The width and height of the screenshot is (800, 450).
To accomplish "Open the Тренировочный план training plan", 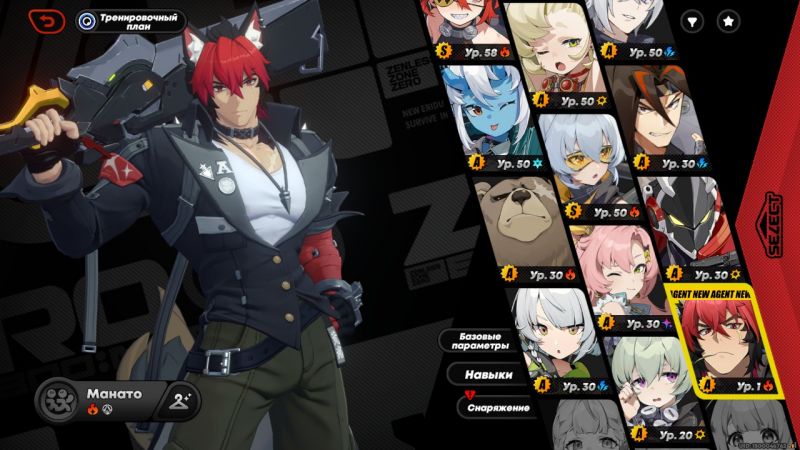I will (131, 20).
